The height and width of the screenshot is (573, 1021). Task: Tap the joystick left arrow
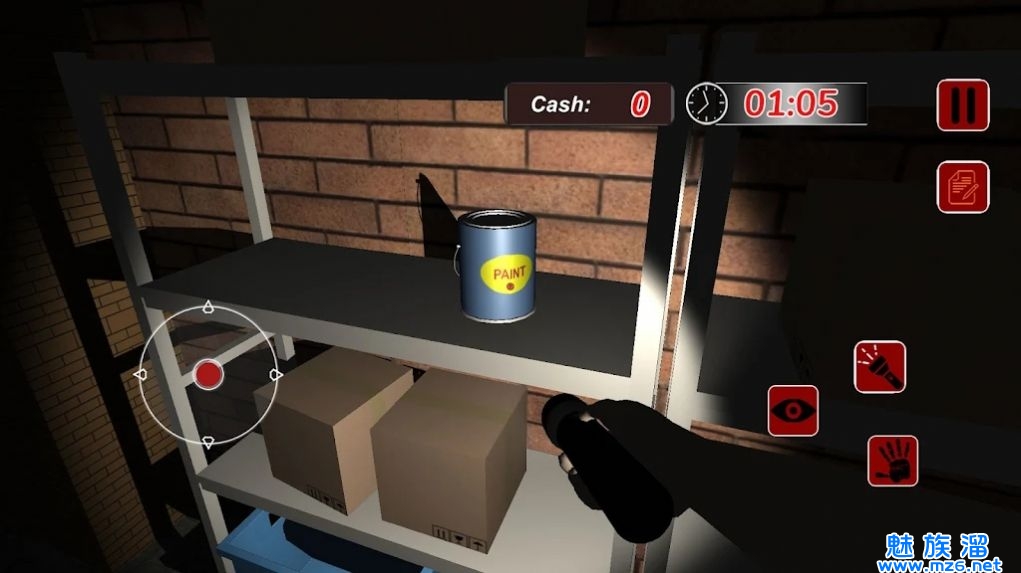click(141, 375)
